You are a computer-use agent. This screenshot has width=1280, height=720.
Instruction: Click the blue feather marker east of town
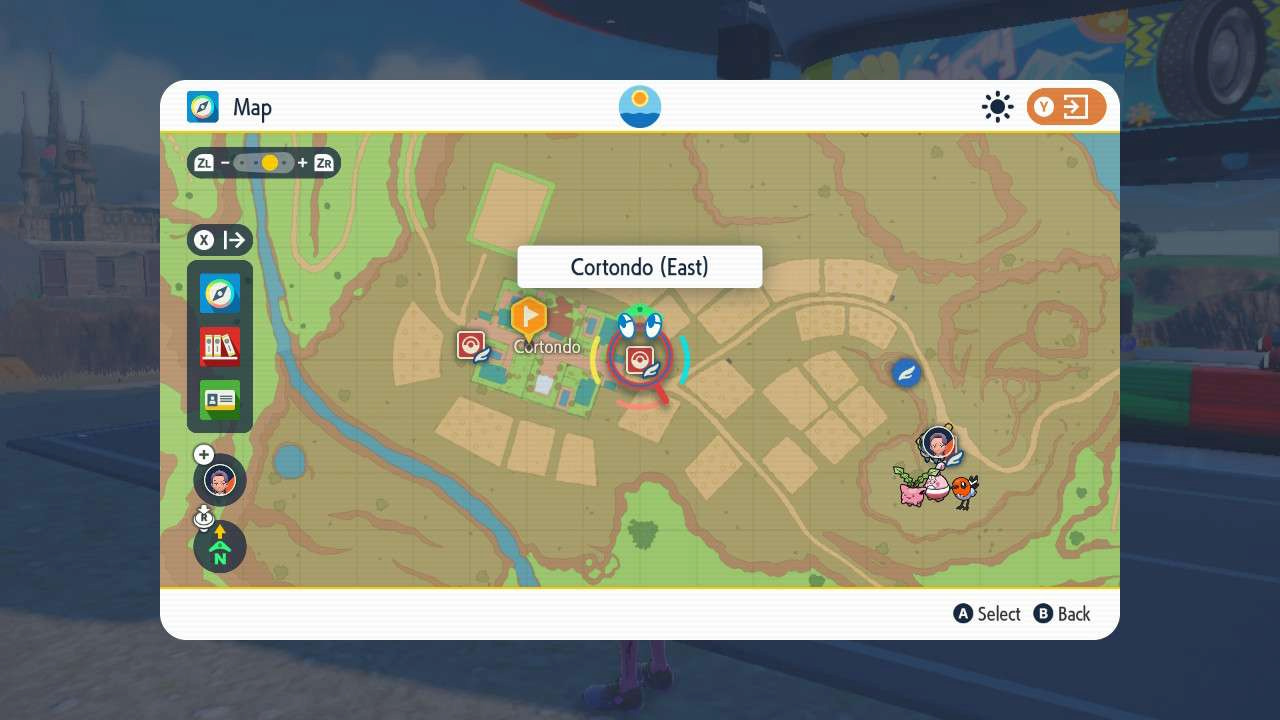click(x=905, y=373)
